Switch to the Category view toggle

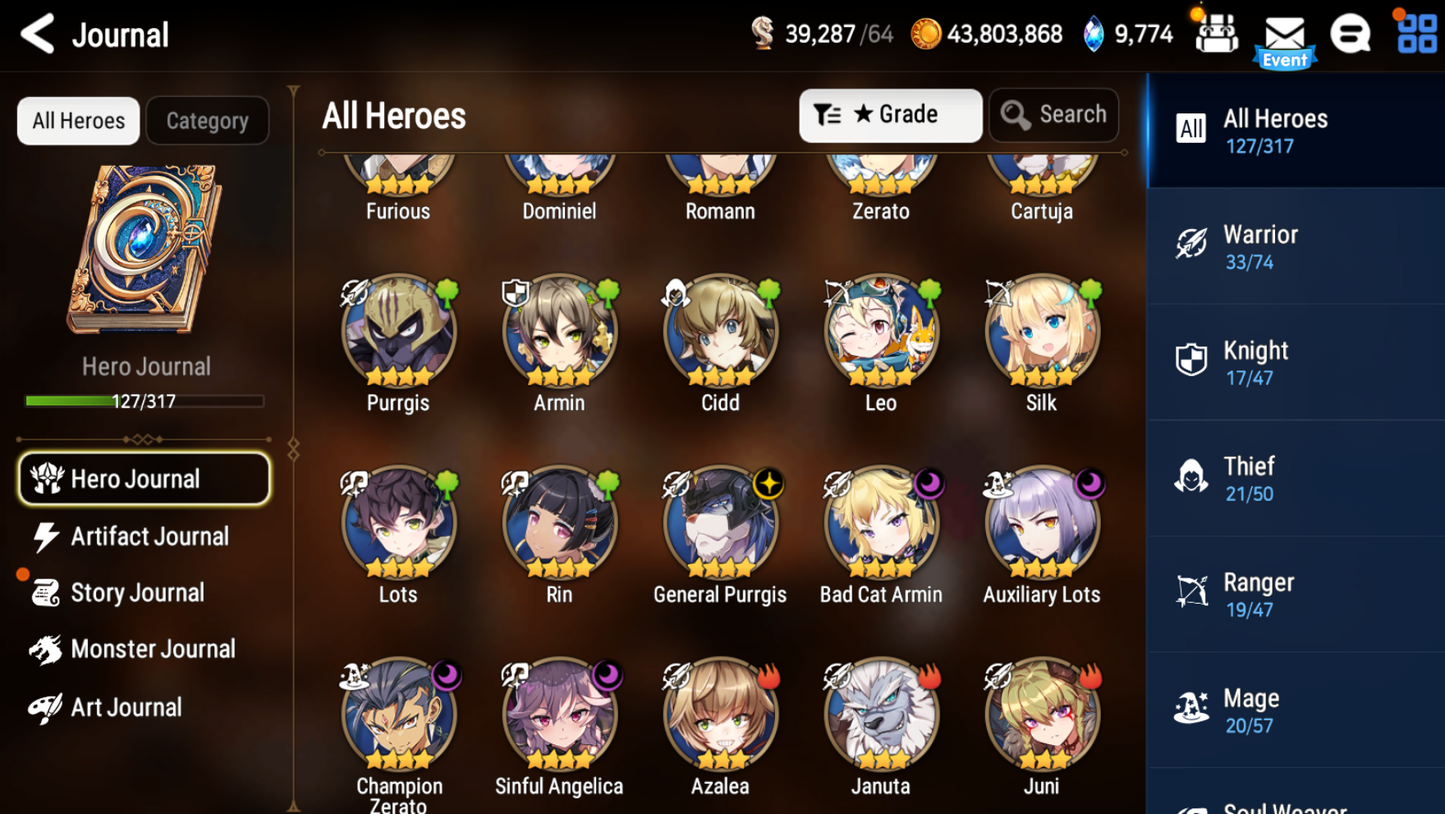pos(207,120)
